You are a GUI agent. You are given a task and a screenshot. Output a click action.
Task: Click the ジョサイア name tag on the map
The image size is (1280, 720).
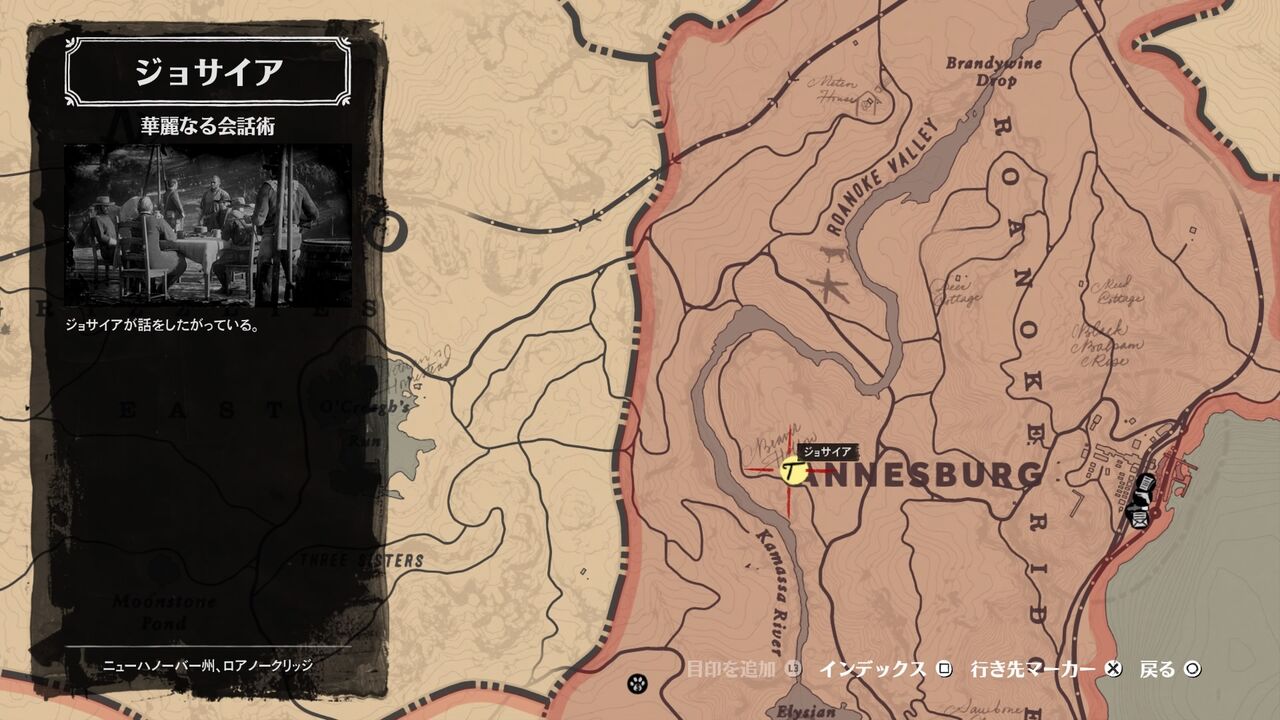tap(827, 451)
